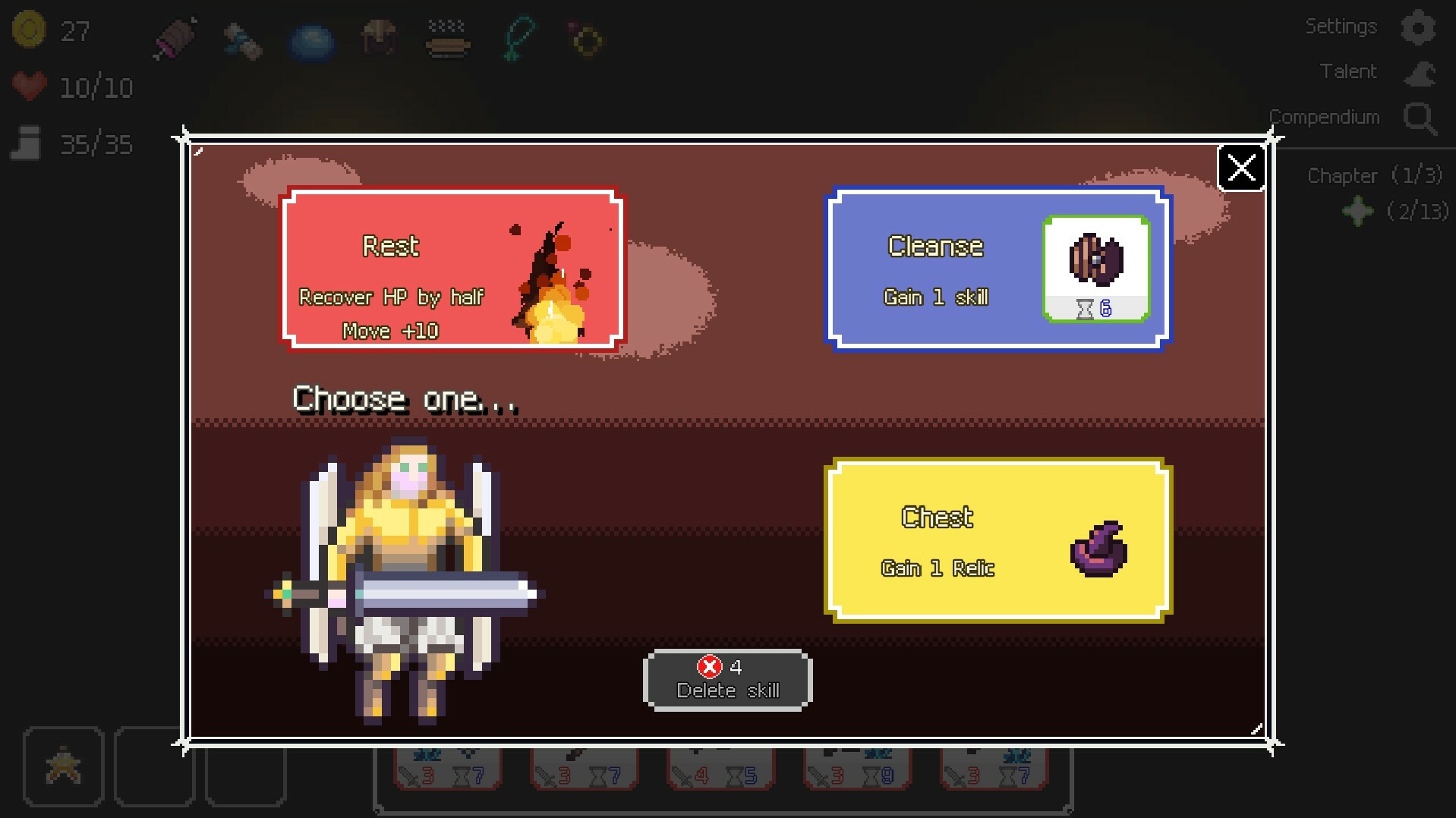Close the Choose one dialog
Image resolution: width=1456 pixels, height=818 pixels.
pyautogui.click(x=1241, y=168)
